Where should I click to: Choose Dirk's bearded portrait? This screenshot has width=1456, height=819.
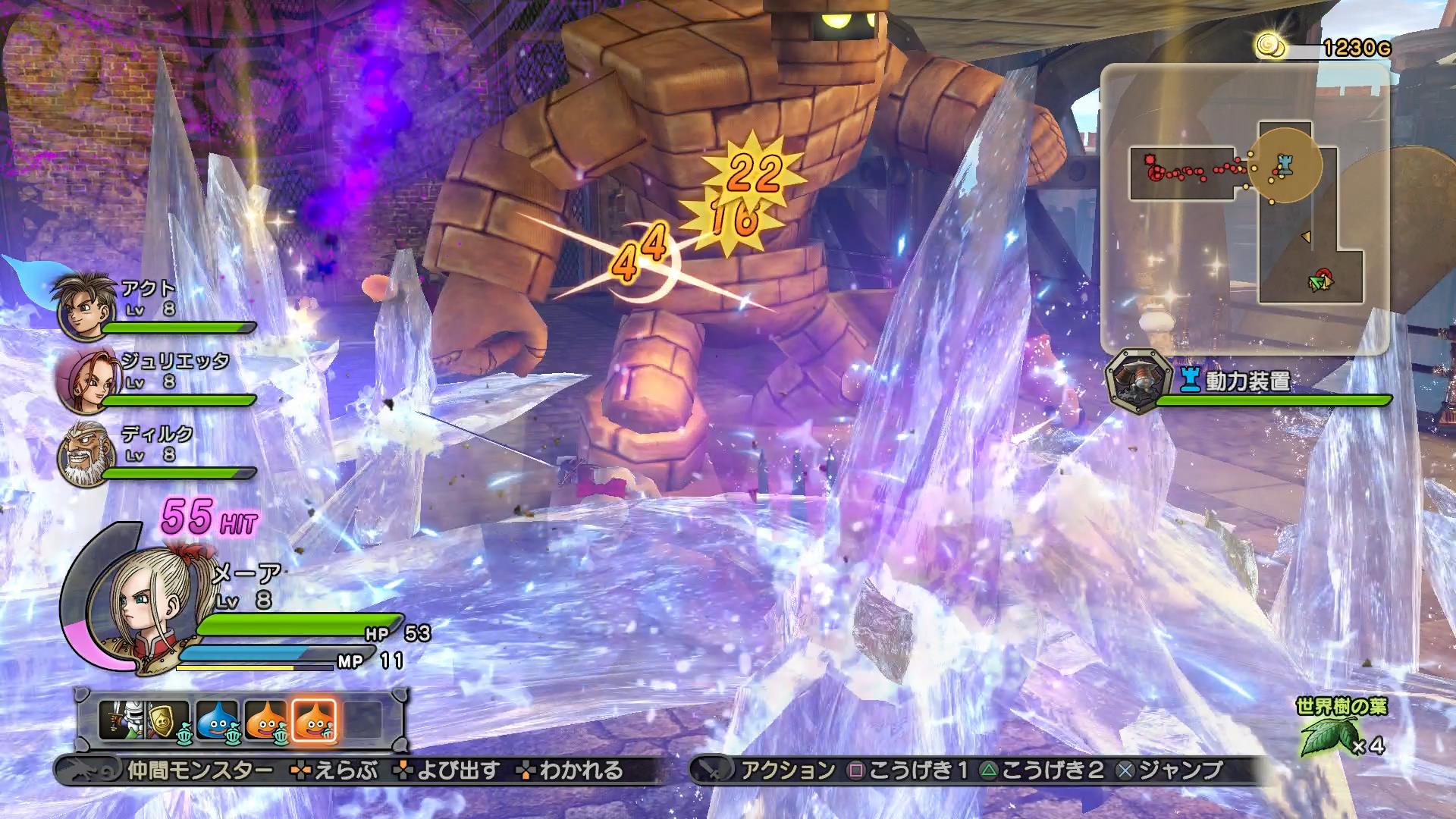click(x=83, y=453)
